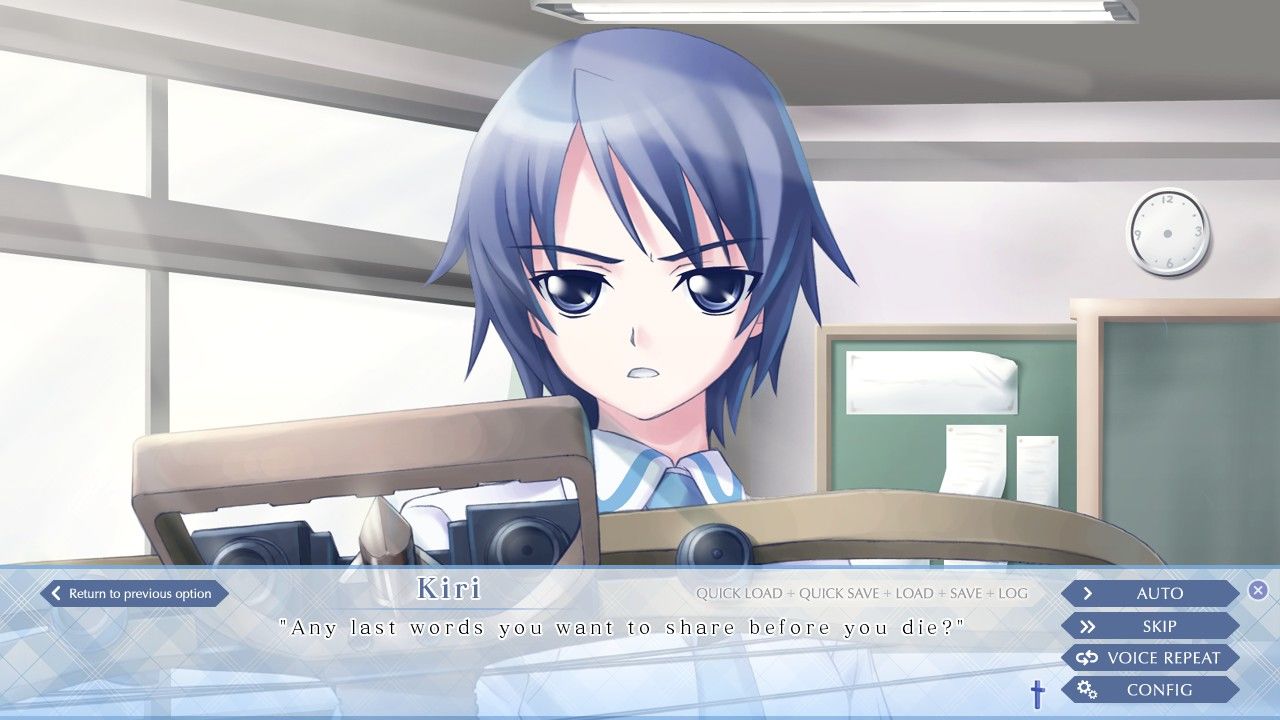Enable Auto mode
This screenshot has height=720, width=1280.
[1150, 594]
